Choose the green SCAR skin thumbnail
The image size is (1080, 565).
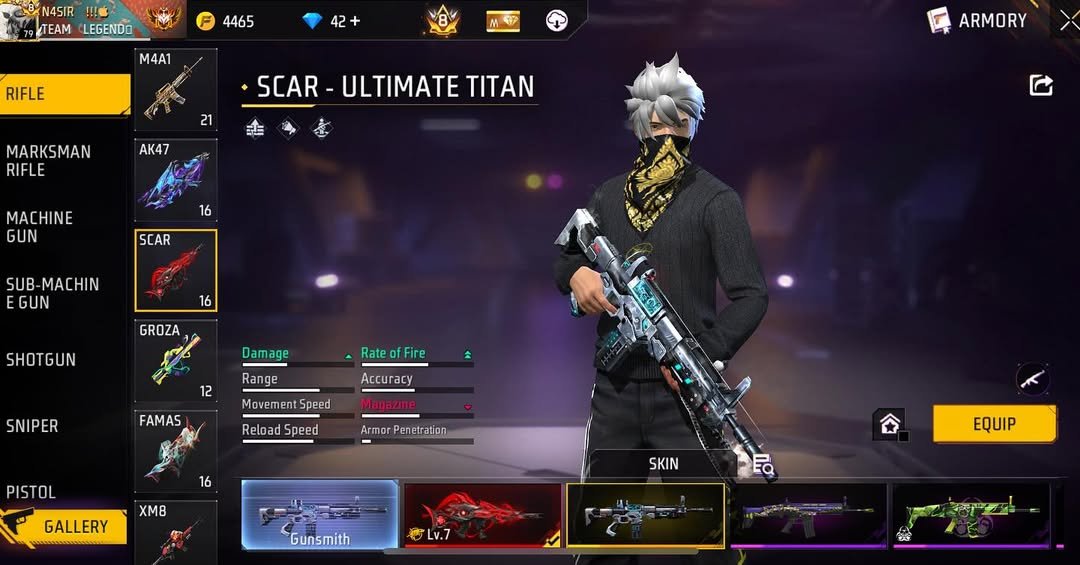coord(970,515)
